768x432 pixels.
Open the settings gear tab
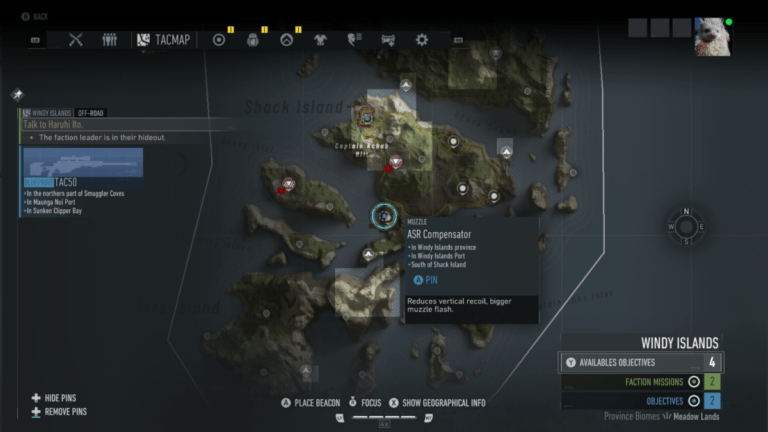422,40
